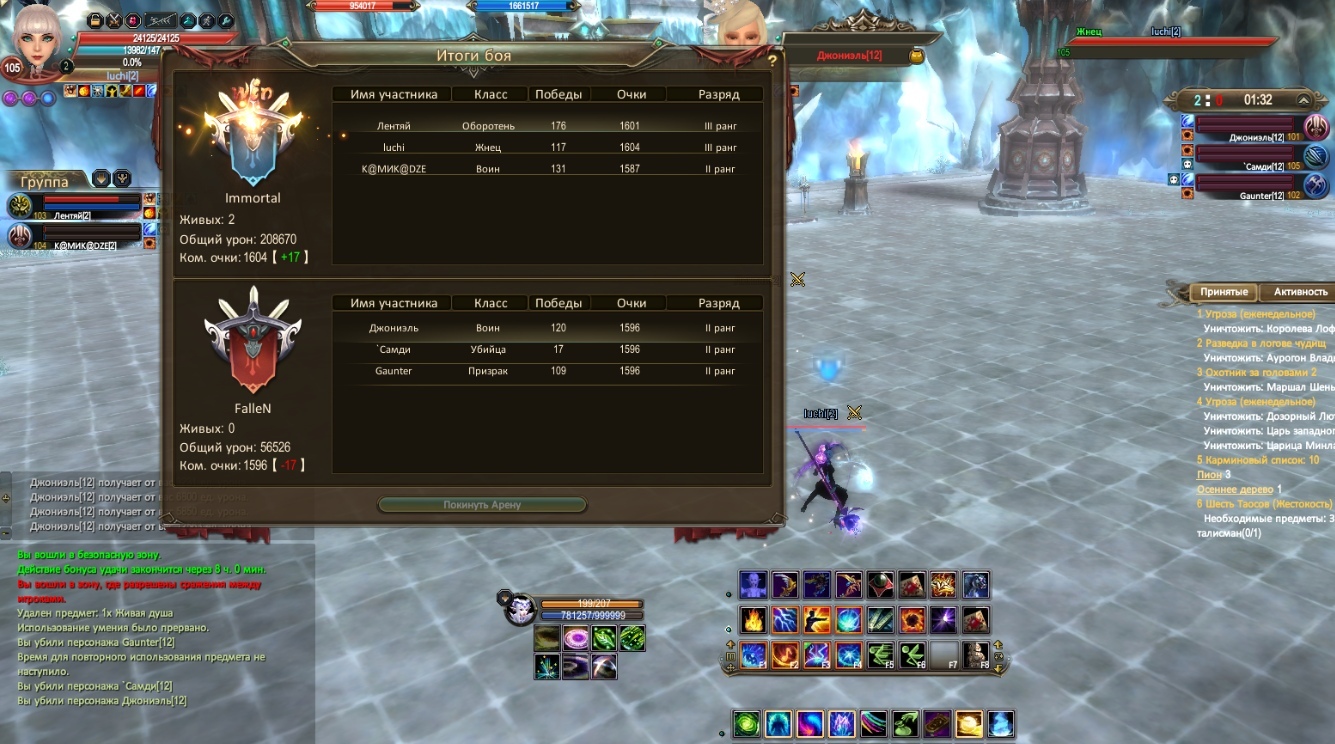The image size is (1335, 744).
Task: Click the down-arrow button beside Группа header
Action: [101, 179]
